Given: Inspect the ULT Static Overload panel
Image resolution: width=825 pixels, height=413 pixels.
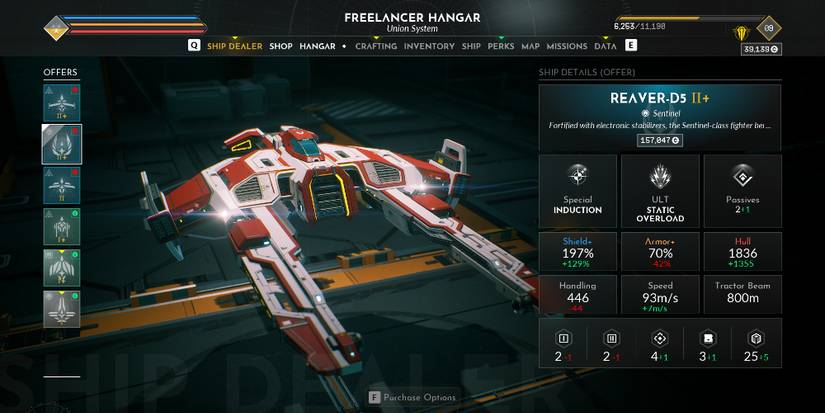Looking at the screenshot, I should click(660, 192).
